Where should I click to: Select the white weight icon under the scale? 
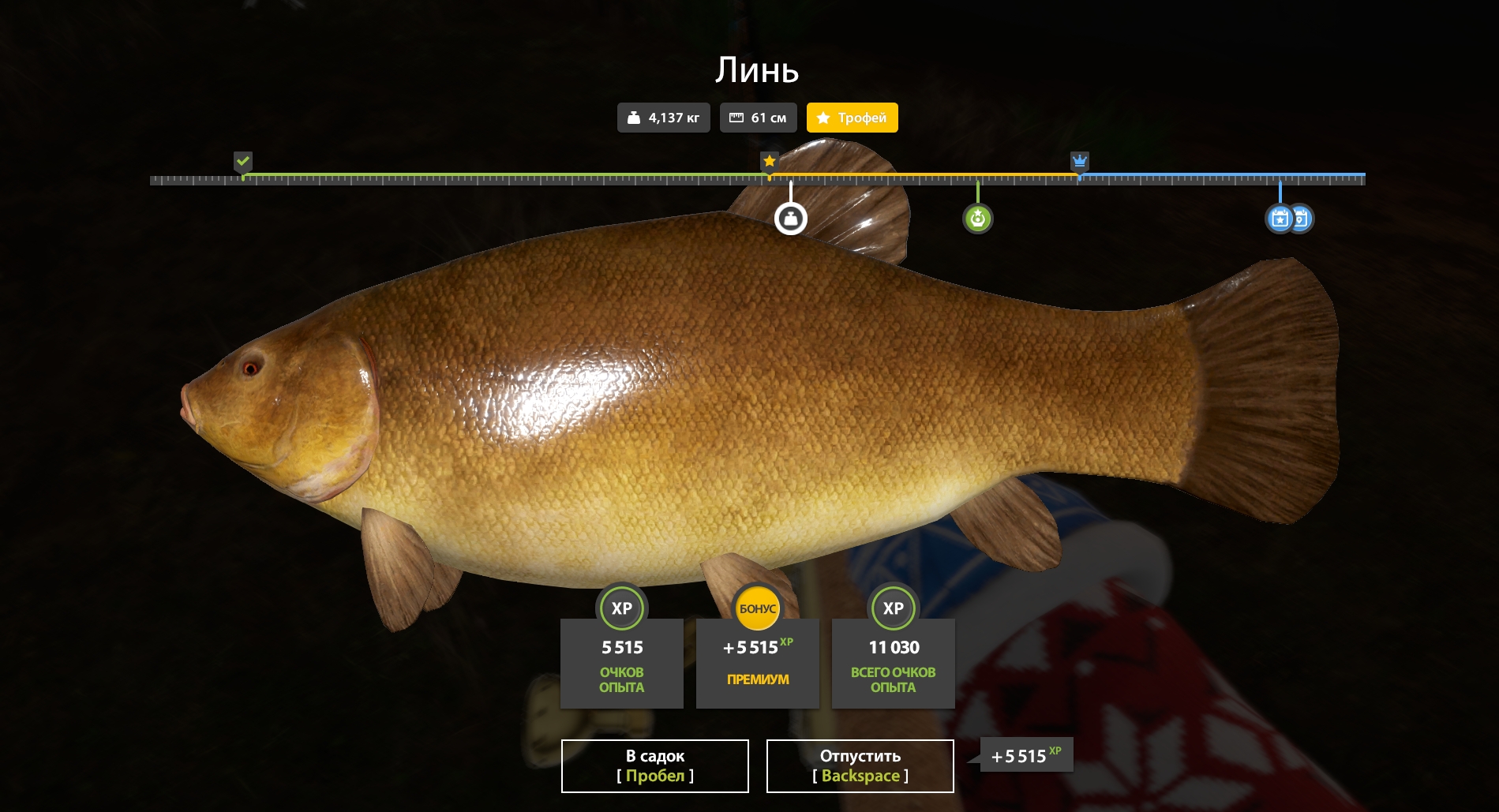790,219
